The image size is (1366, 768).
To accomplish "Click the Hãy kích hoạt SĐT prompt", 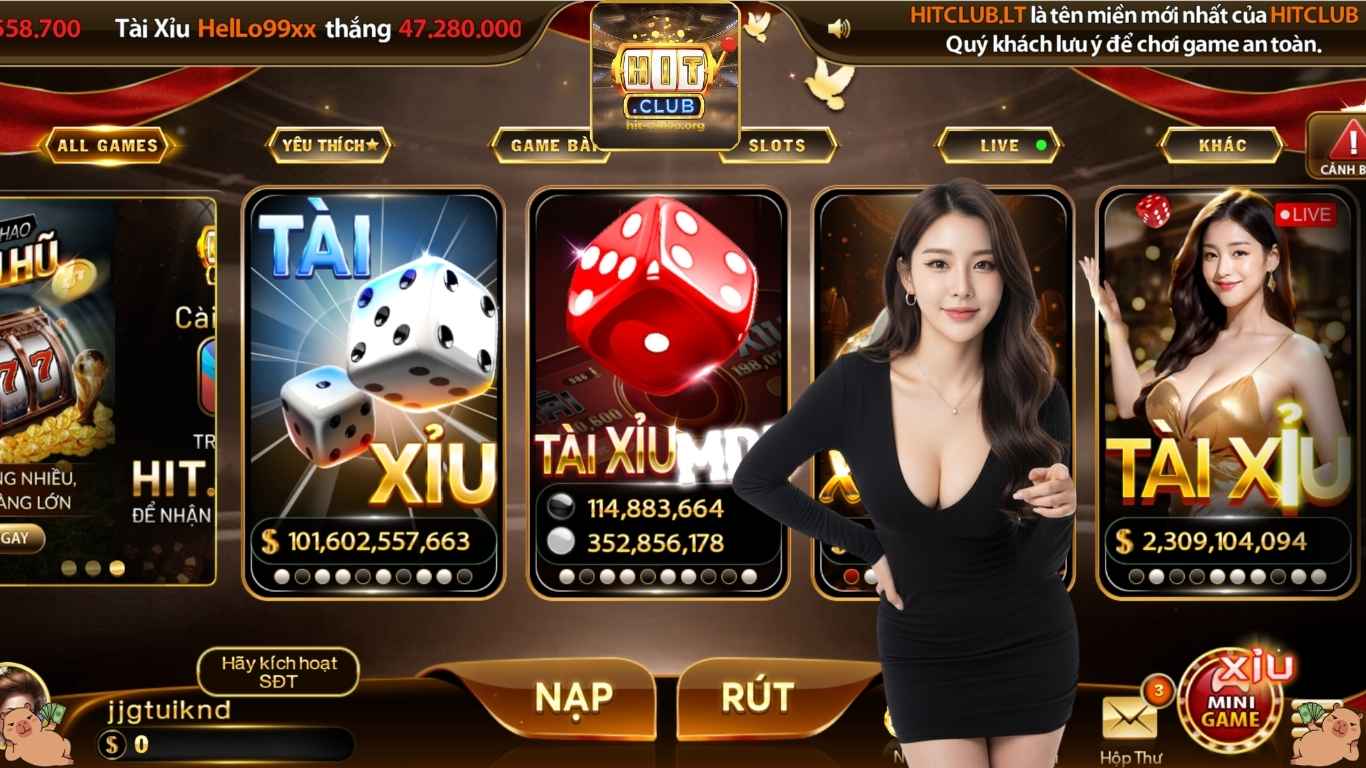I will click(277, 671).
